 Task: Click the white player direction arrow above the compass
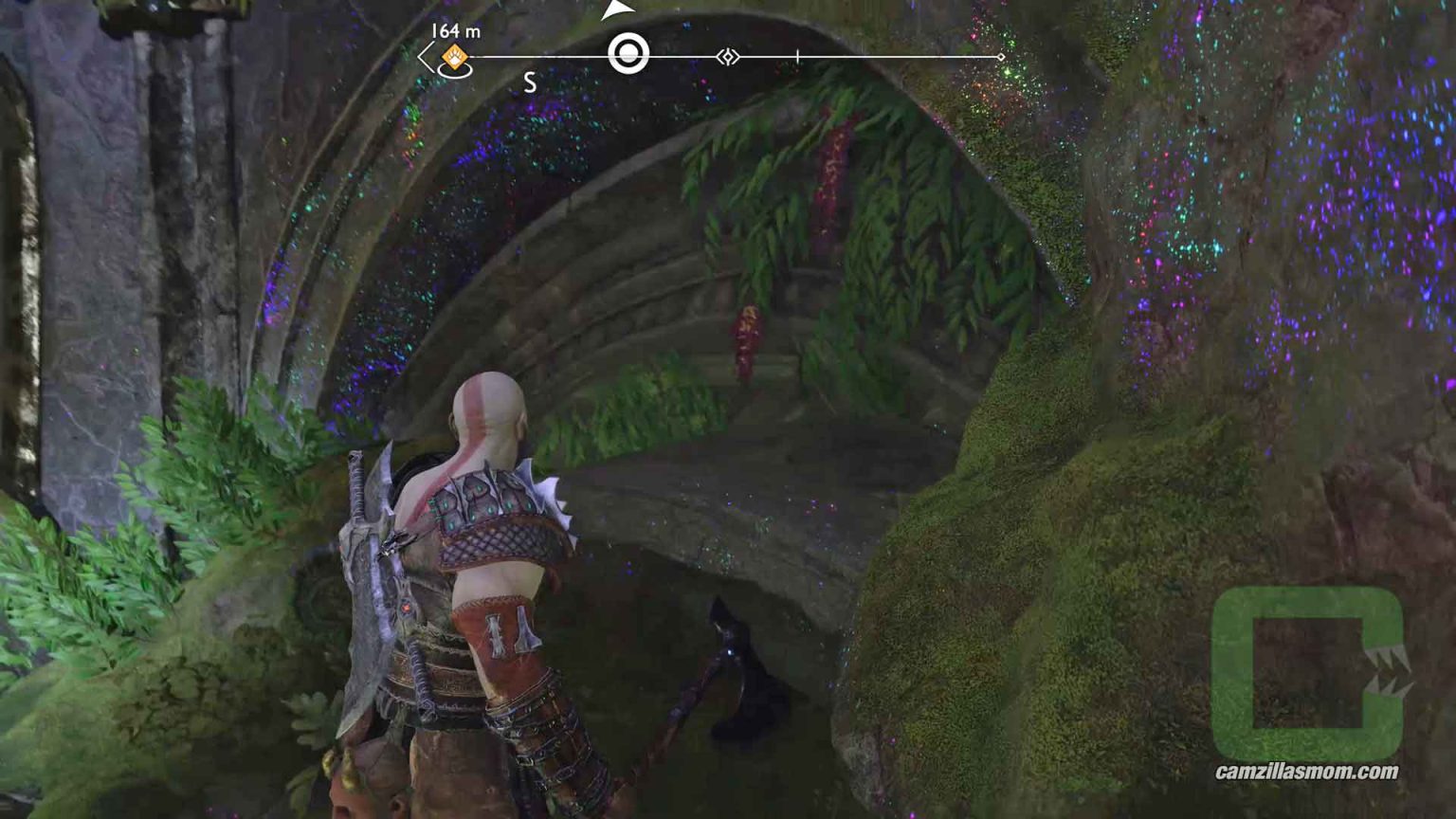(x=617, y=9)
